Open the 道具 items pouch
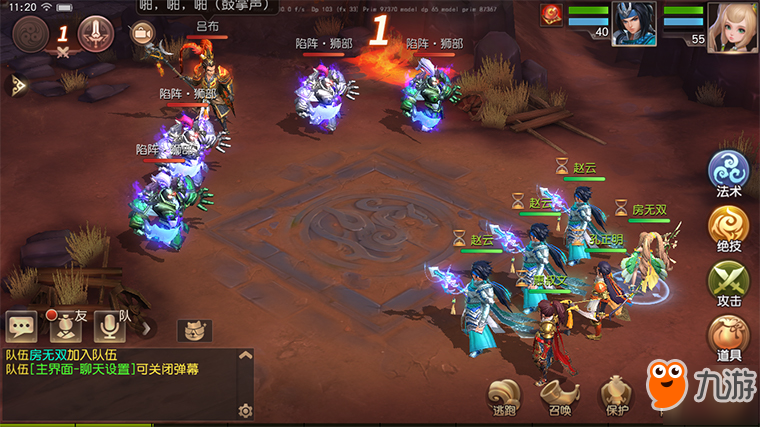The width and height of the screenshot is (760, 427). click(728, 335)
